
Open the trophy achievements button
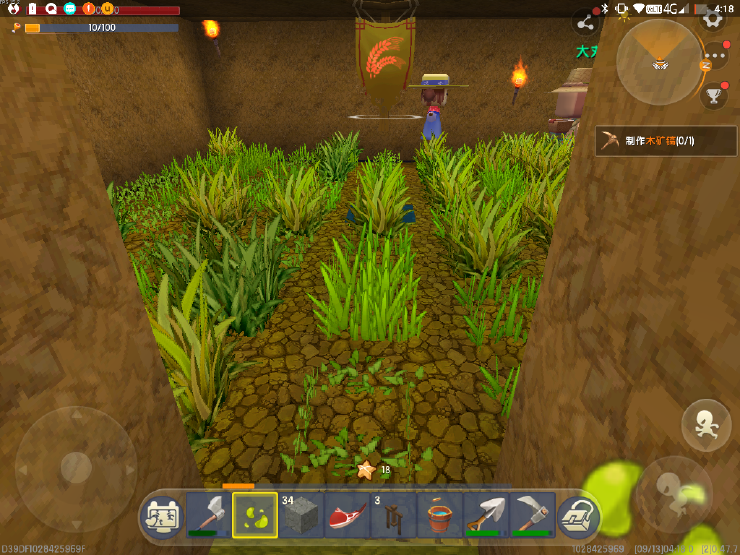pos(714,96)
